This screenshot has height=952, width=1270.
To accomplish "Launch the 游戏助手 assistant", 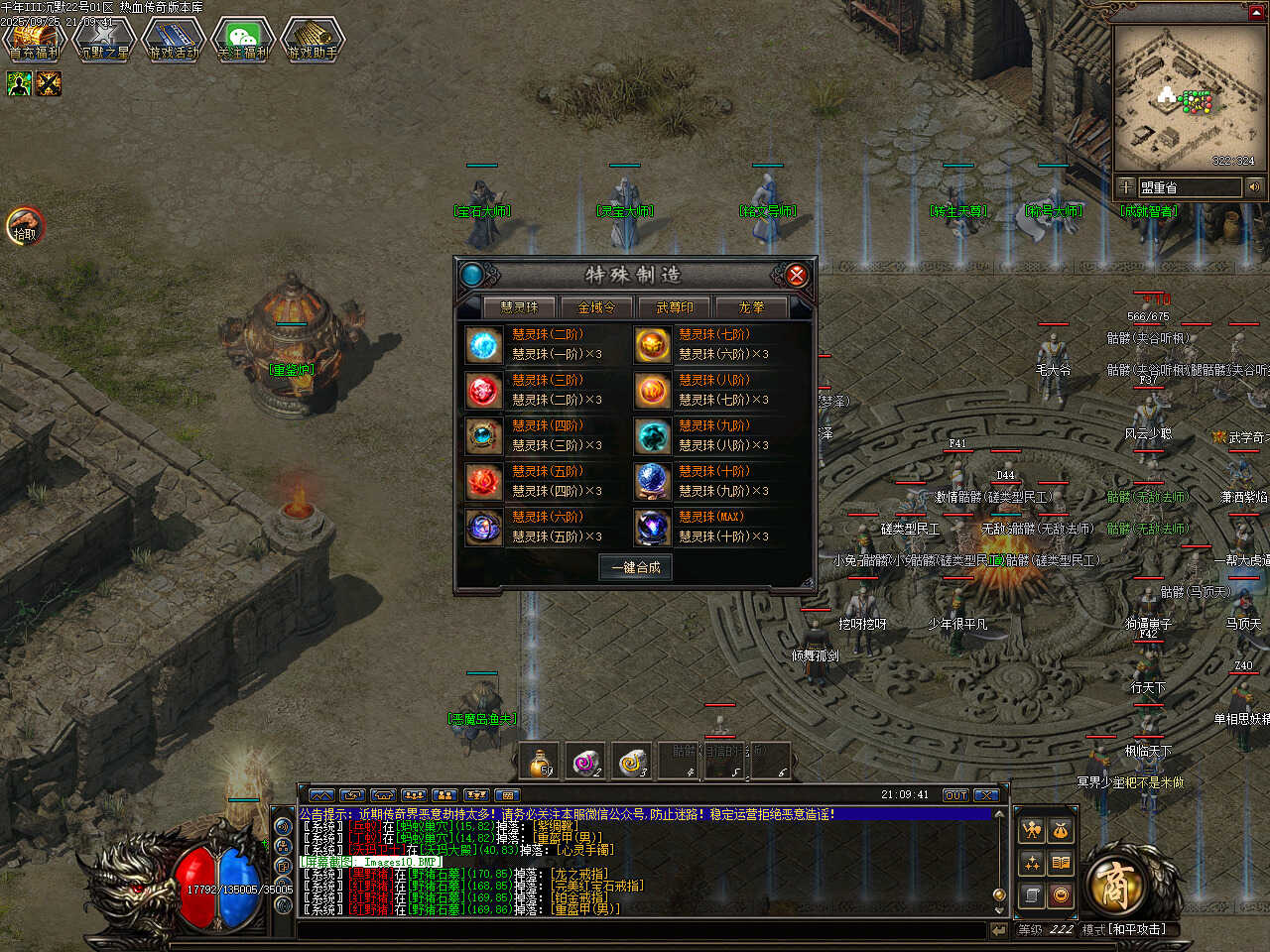I will tap(312, 40).
